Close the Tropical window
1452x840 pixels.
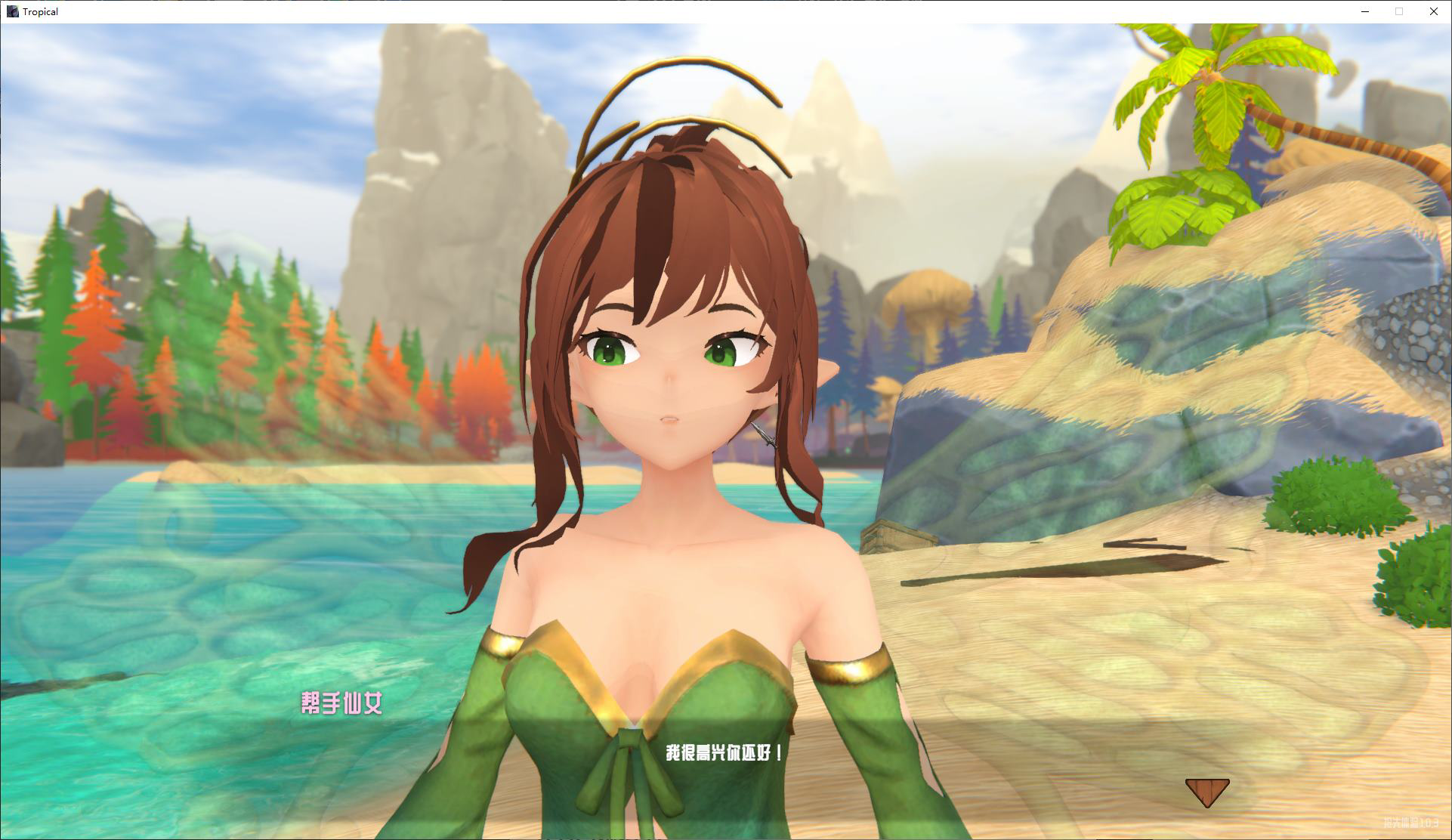[x=1433, y=11]
